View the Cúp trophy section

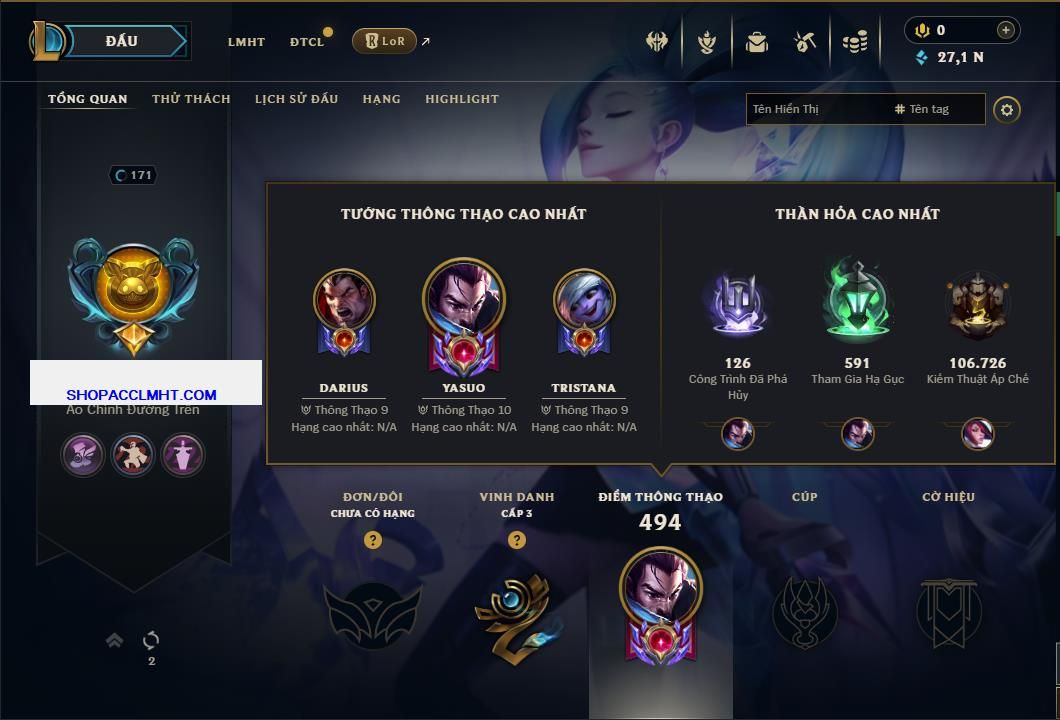pos(804,612)
